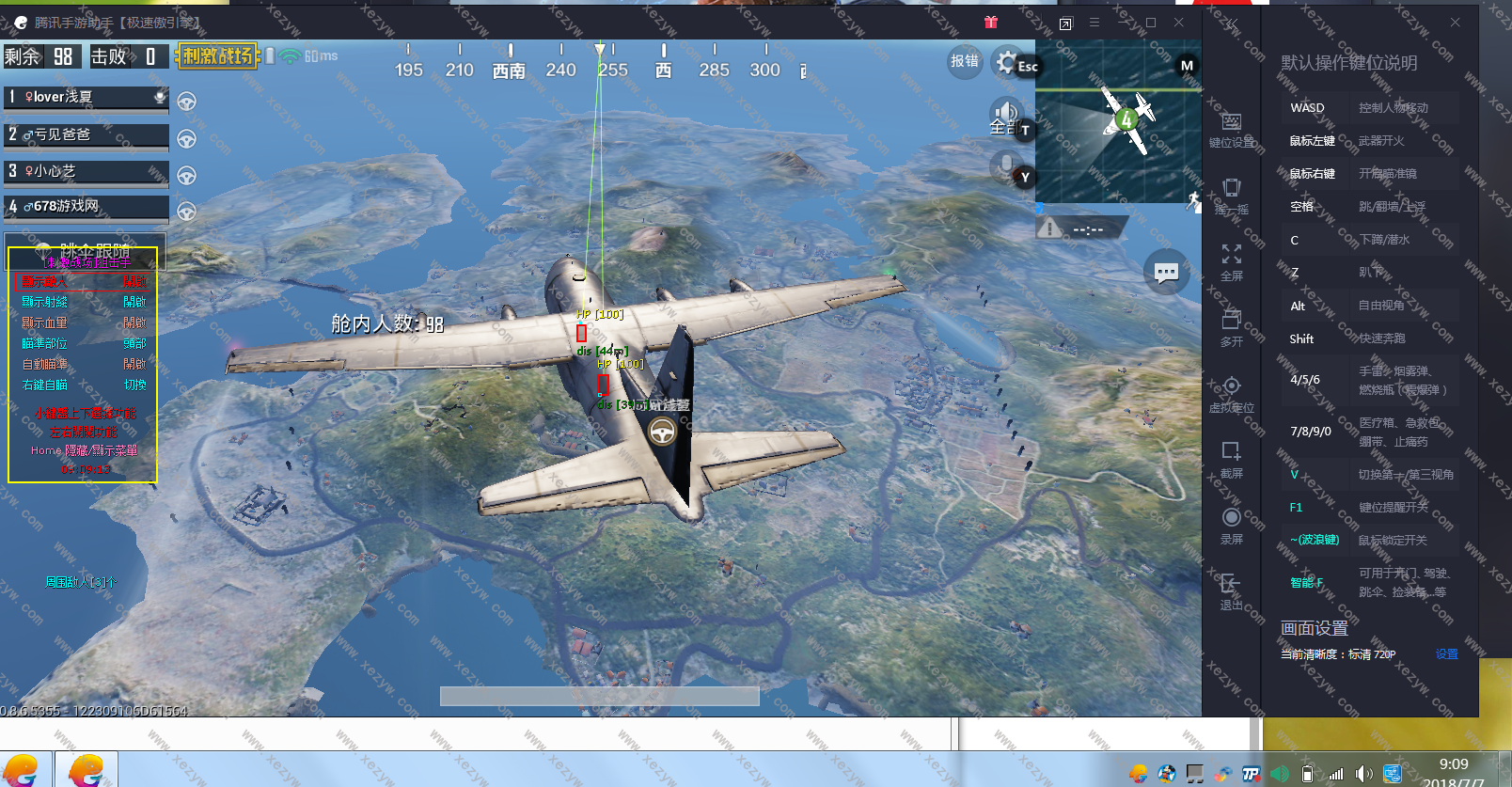
Task: Take a screenshot with 截屏
Action: [1232, 460]
